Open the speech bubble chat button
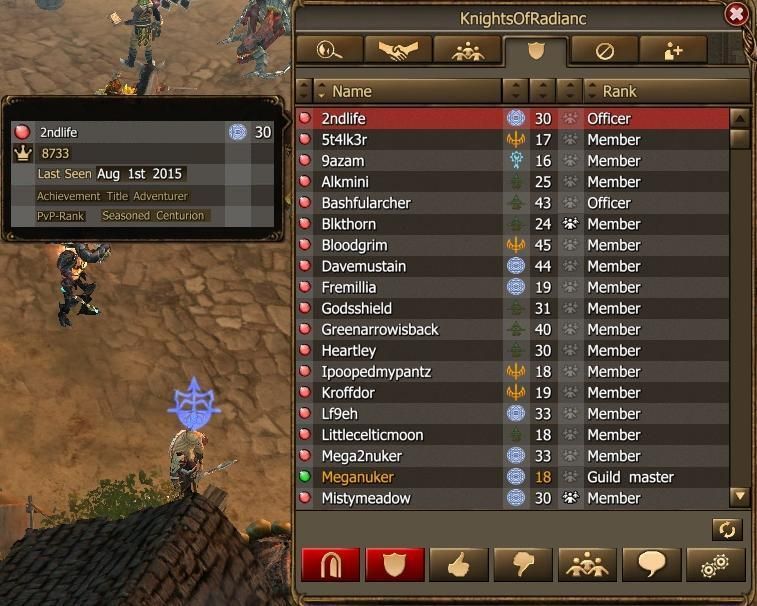 click(651, 565)
